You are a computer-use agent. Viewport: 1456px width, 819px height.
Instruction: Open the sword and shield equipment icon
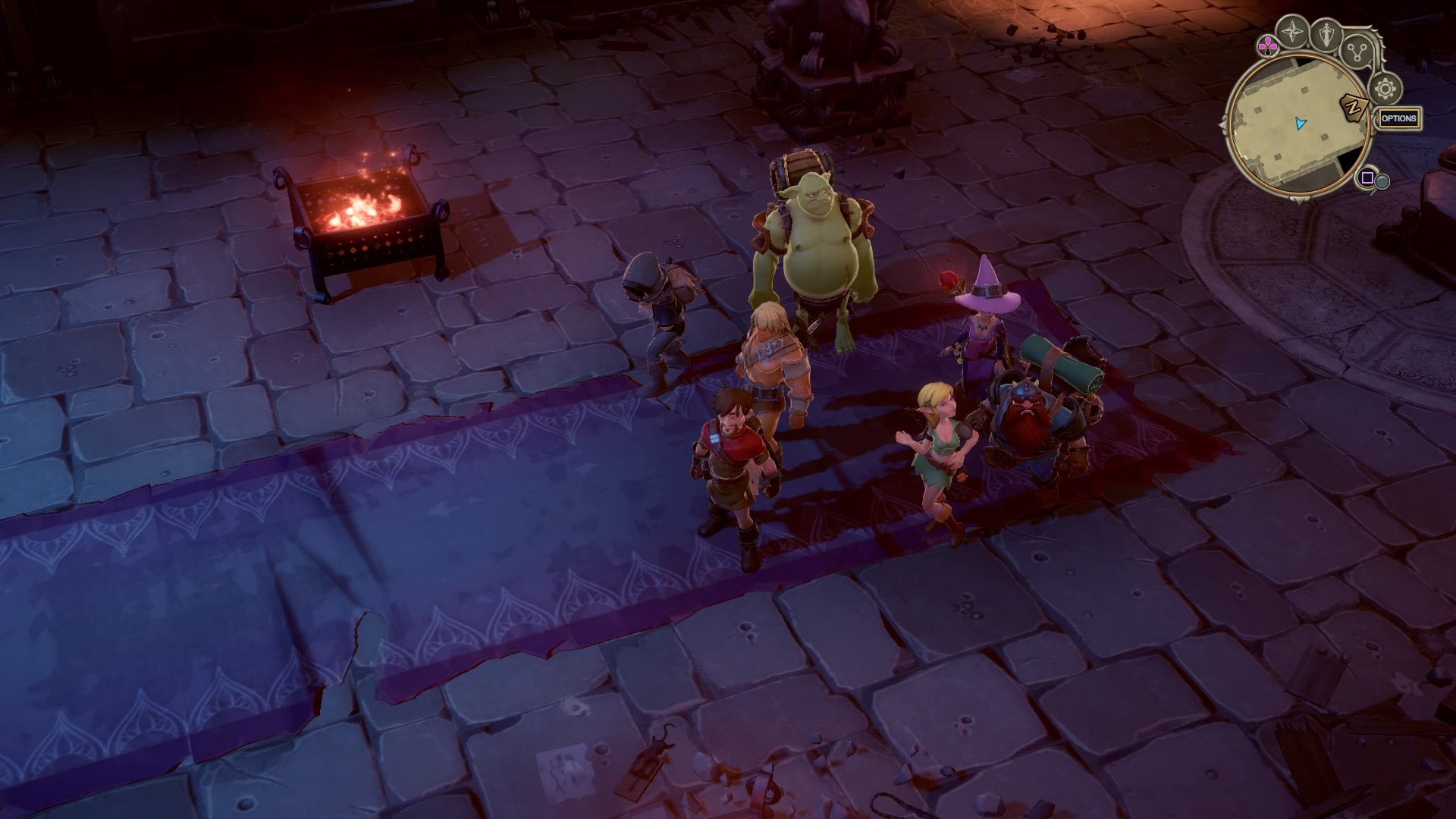(x=1327, y=34)
